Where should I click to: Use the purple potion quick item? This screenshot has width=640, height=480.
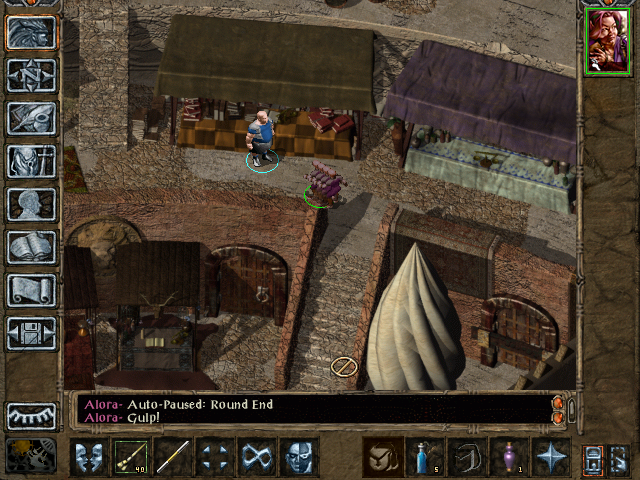(x=508, y=457)
